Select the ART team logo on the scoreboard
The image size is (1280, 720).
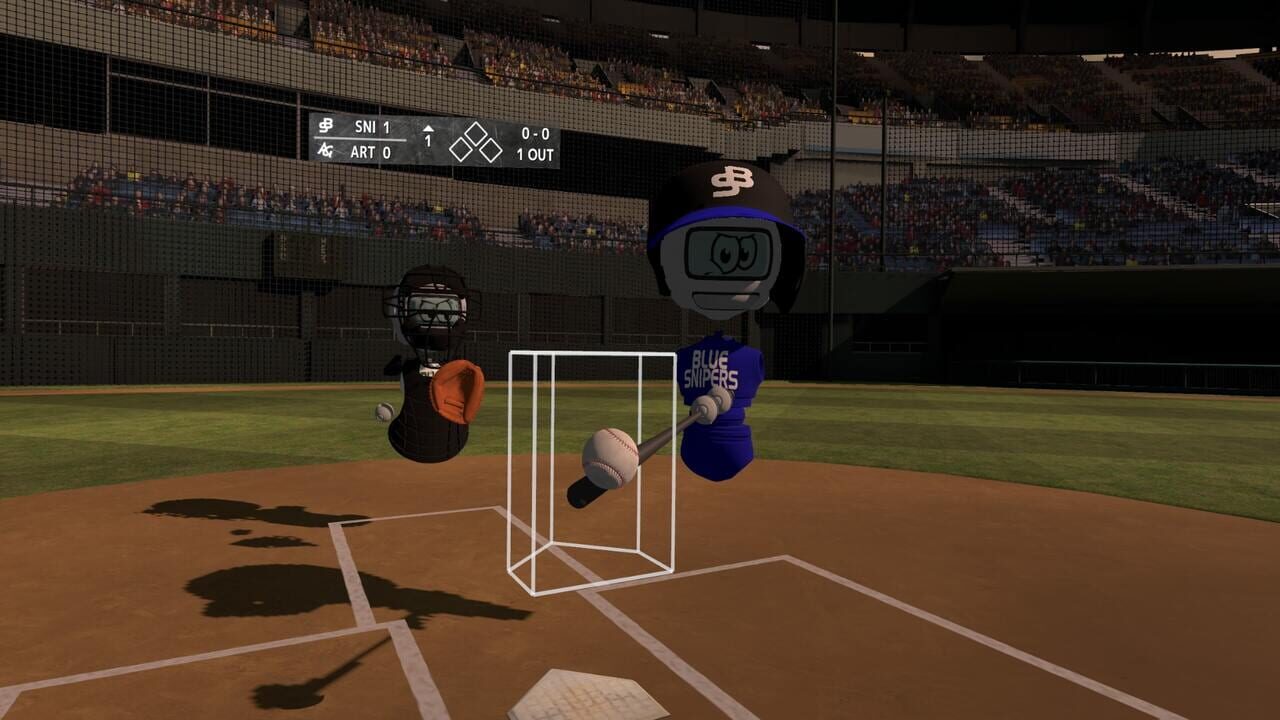pyautogui.click(x=324, y=151)
